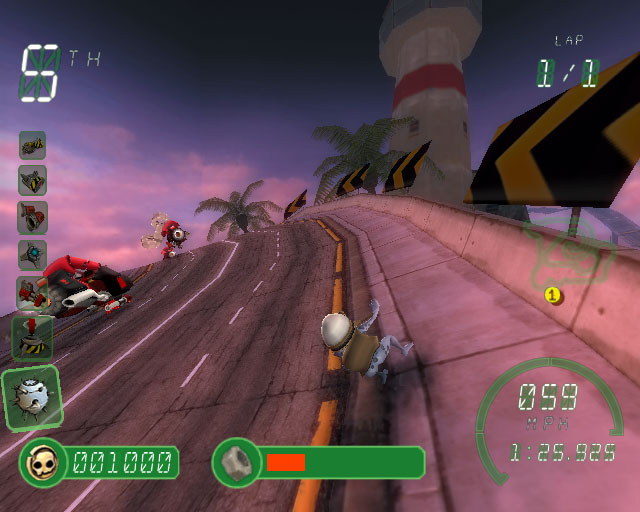Viewport: 640px width, 512px height.
Task: Select the highlighted spiked mine weapon icon
Action: point(31,397)
